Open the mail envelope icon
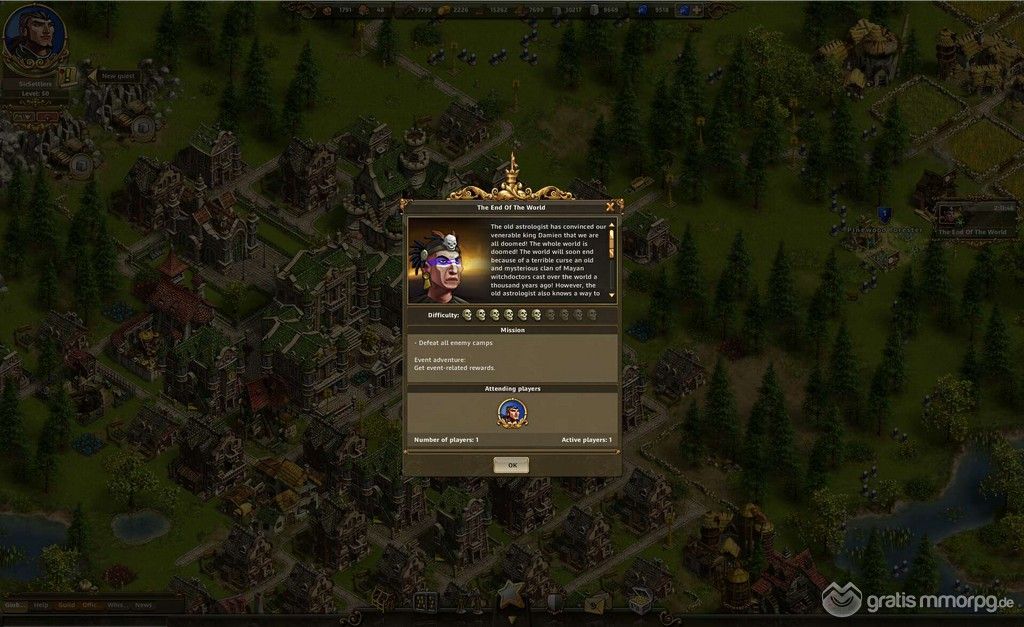Image resolution: width=1024 pixels, height=627 pixels. coord(597,601)
